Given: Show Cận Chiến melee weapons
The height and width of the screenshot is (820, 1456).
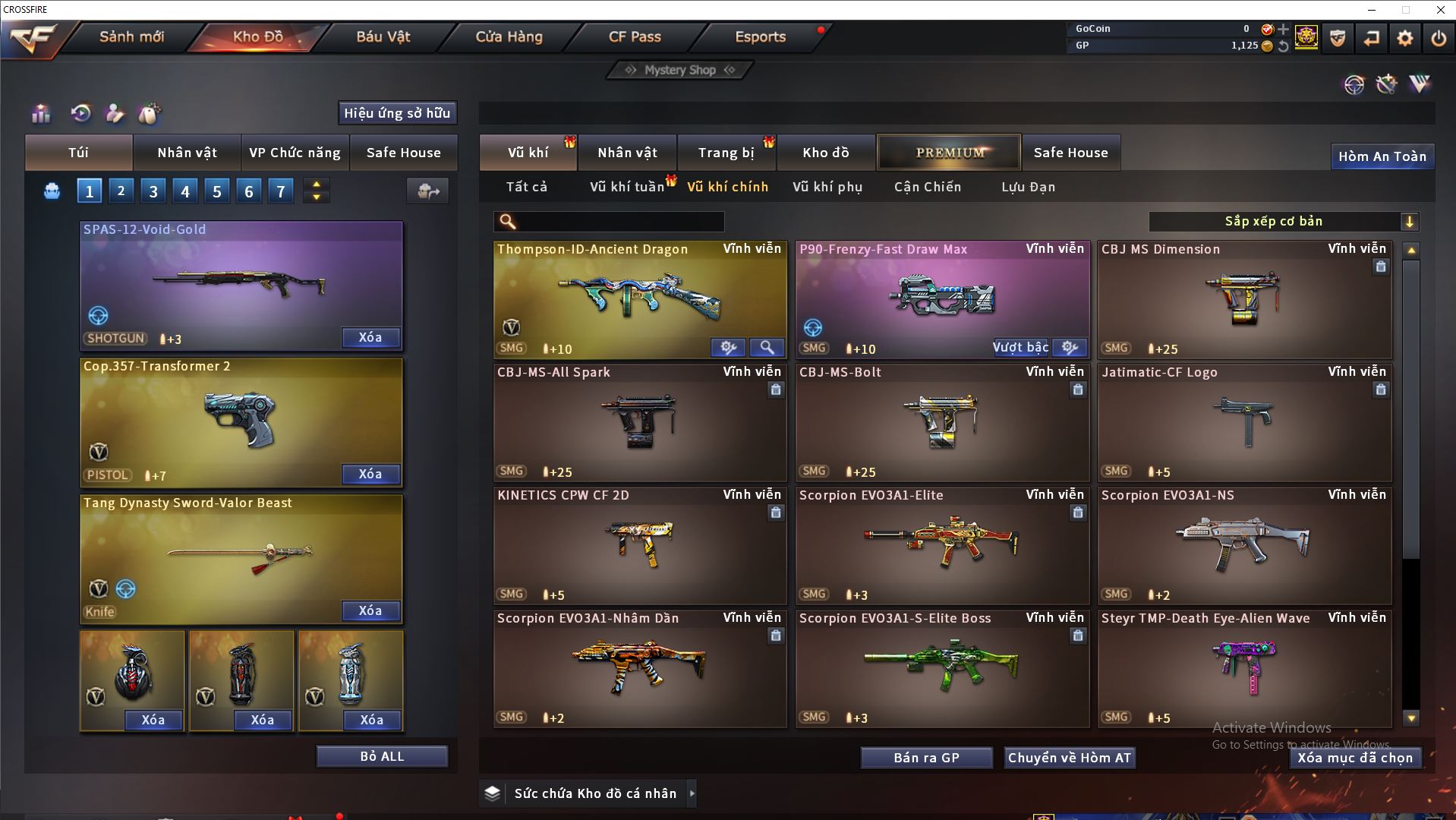Looking at the screenshot, I should (x=927, y=187).
